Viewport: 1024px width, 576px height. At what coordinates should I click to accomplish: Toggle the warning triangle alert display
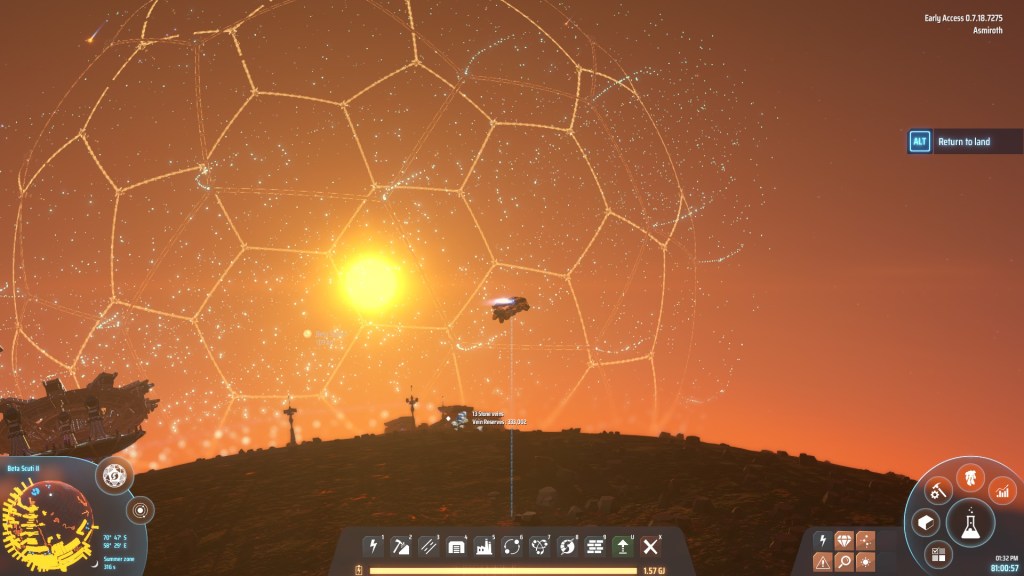pyautogui.click(x=822, y=562)
